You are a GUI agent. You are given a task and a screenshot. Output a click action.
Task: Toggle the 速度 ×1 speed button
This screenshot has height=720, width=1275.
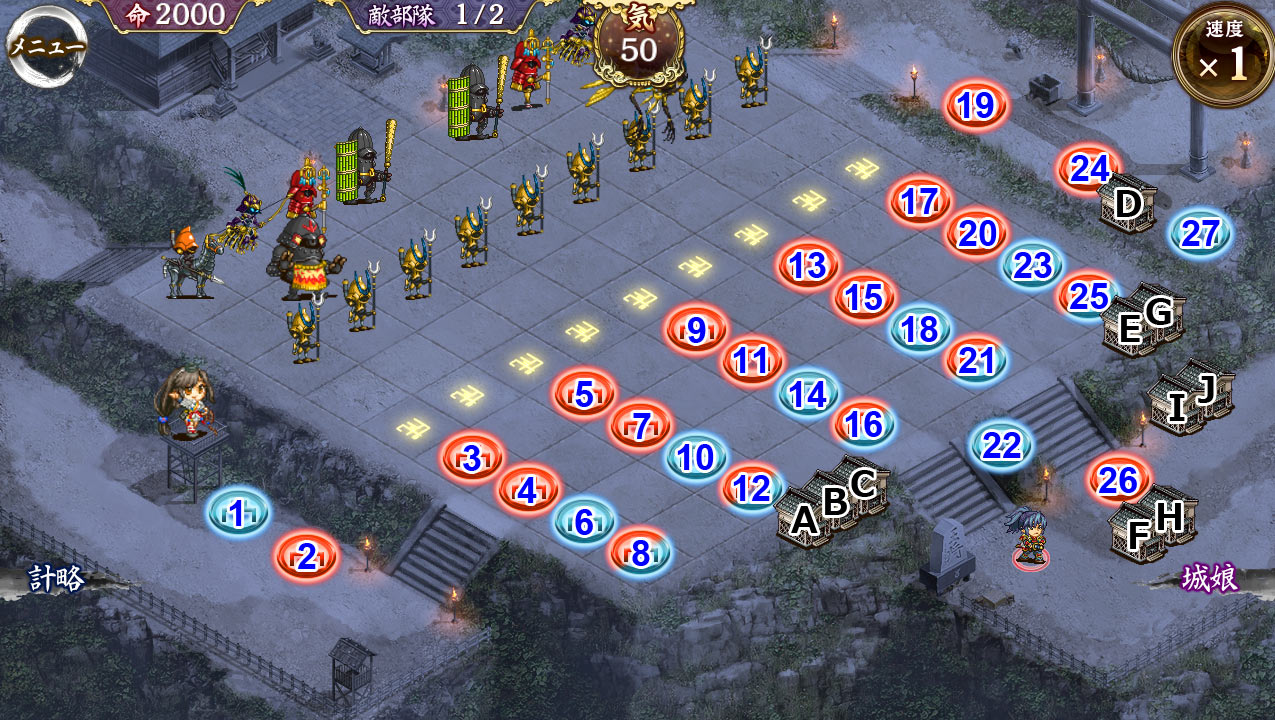(1223, 55)
